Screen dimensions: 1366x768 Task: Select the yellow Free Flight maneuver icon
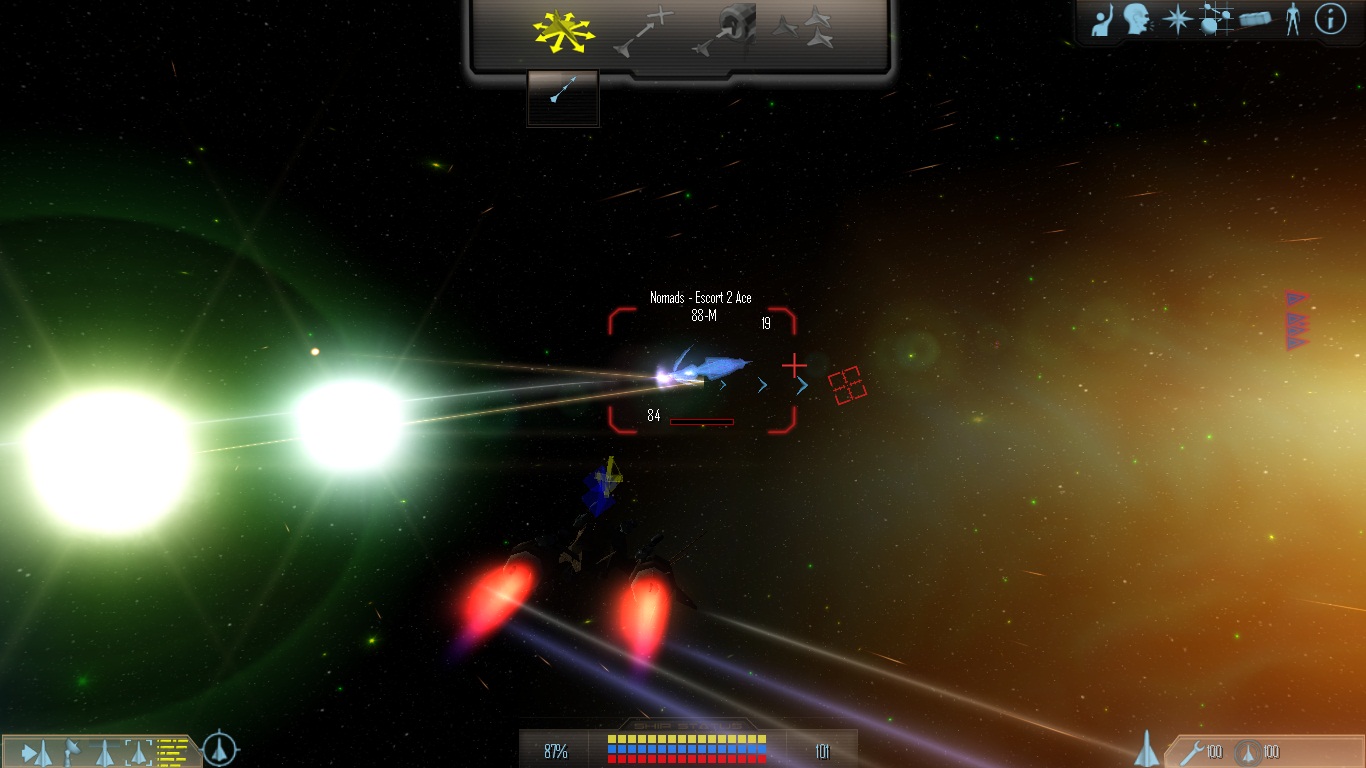(563, 33)
